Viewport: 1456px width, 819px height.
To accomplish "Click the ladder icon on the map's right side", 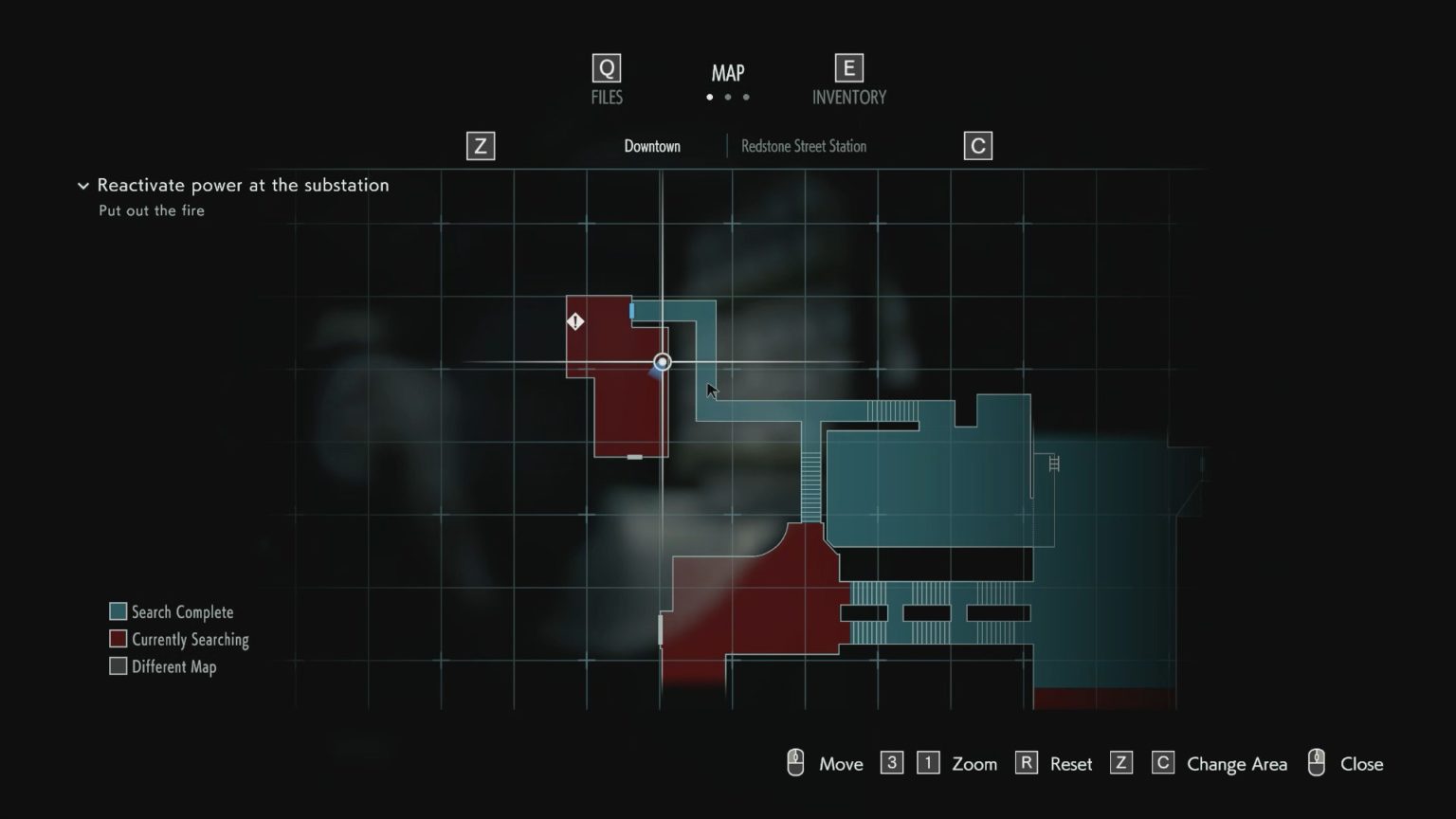I will [1052, 464].
